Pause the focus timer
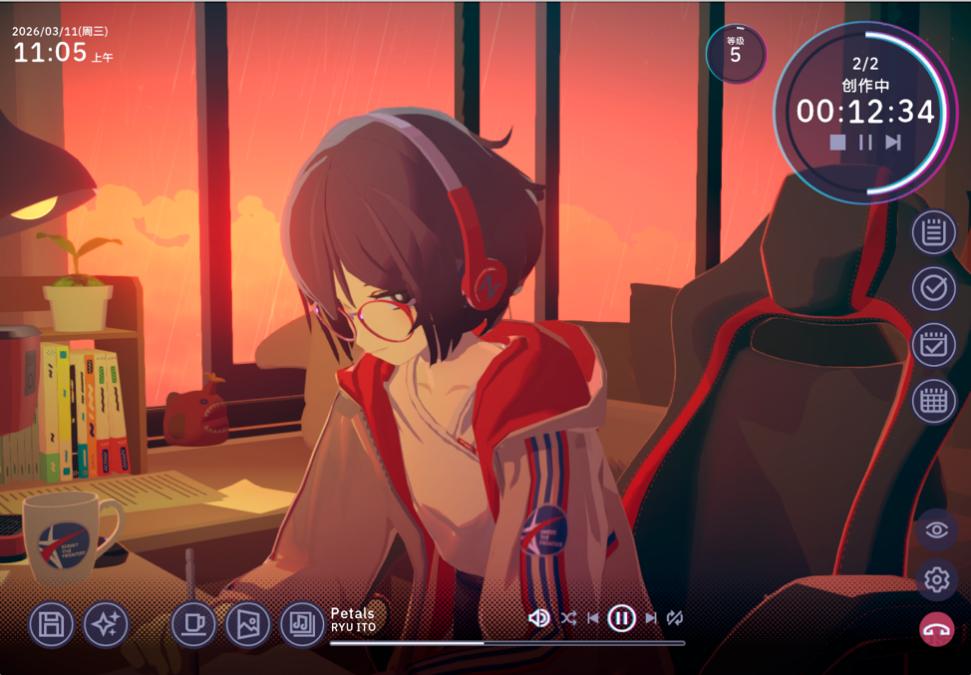 865,142
